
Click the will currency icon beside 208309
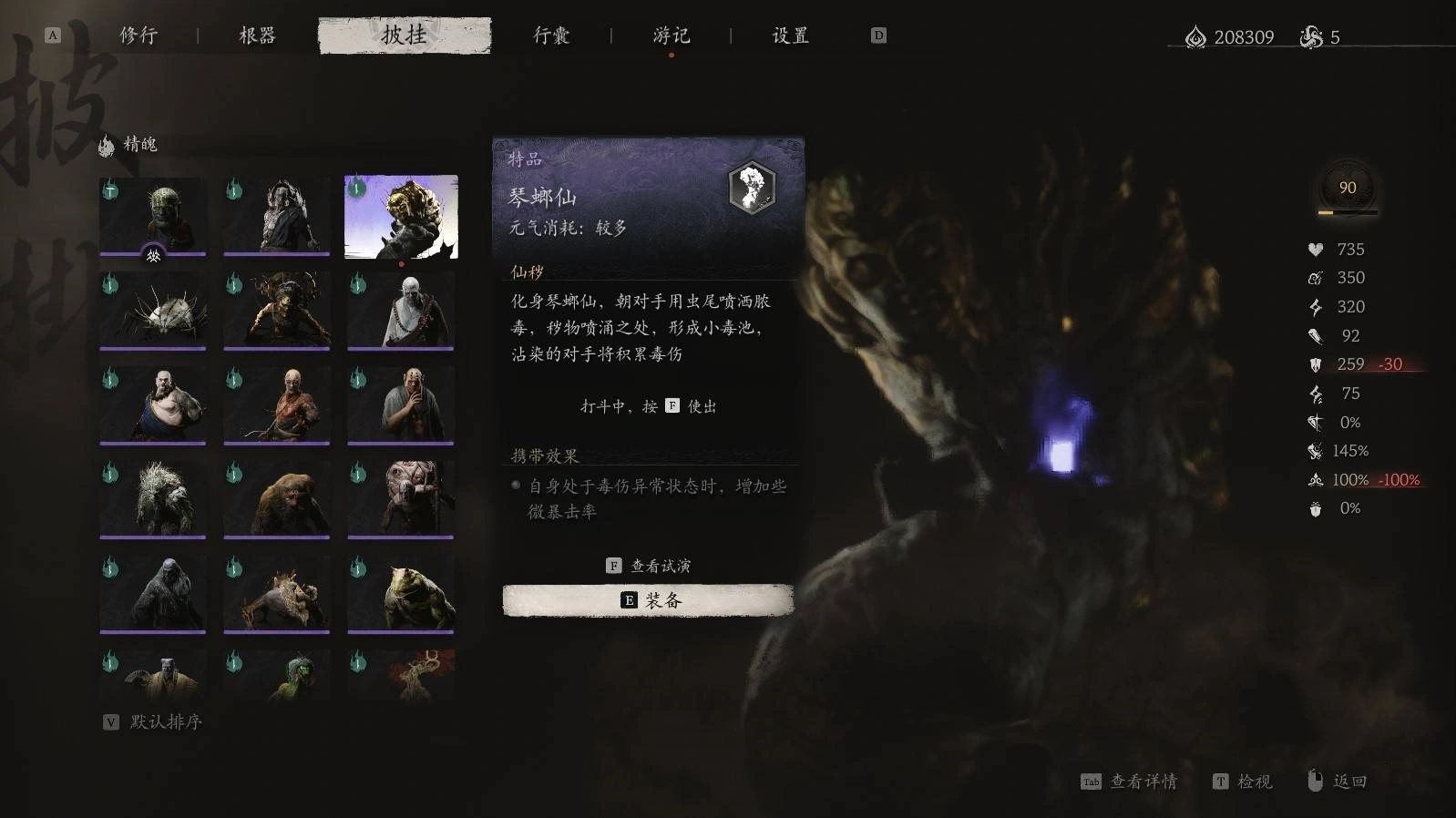[x=1196, y=37]
